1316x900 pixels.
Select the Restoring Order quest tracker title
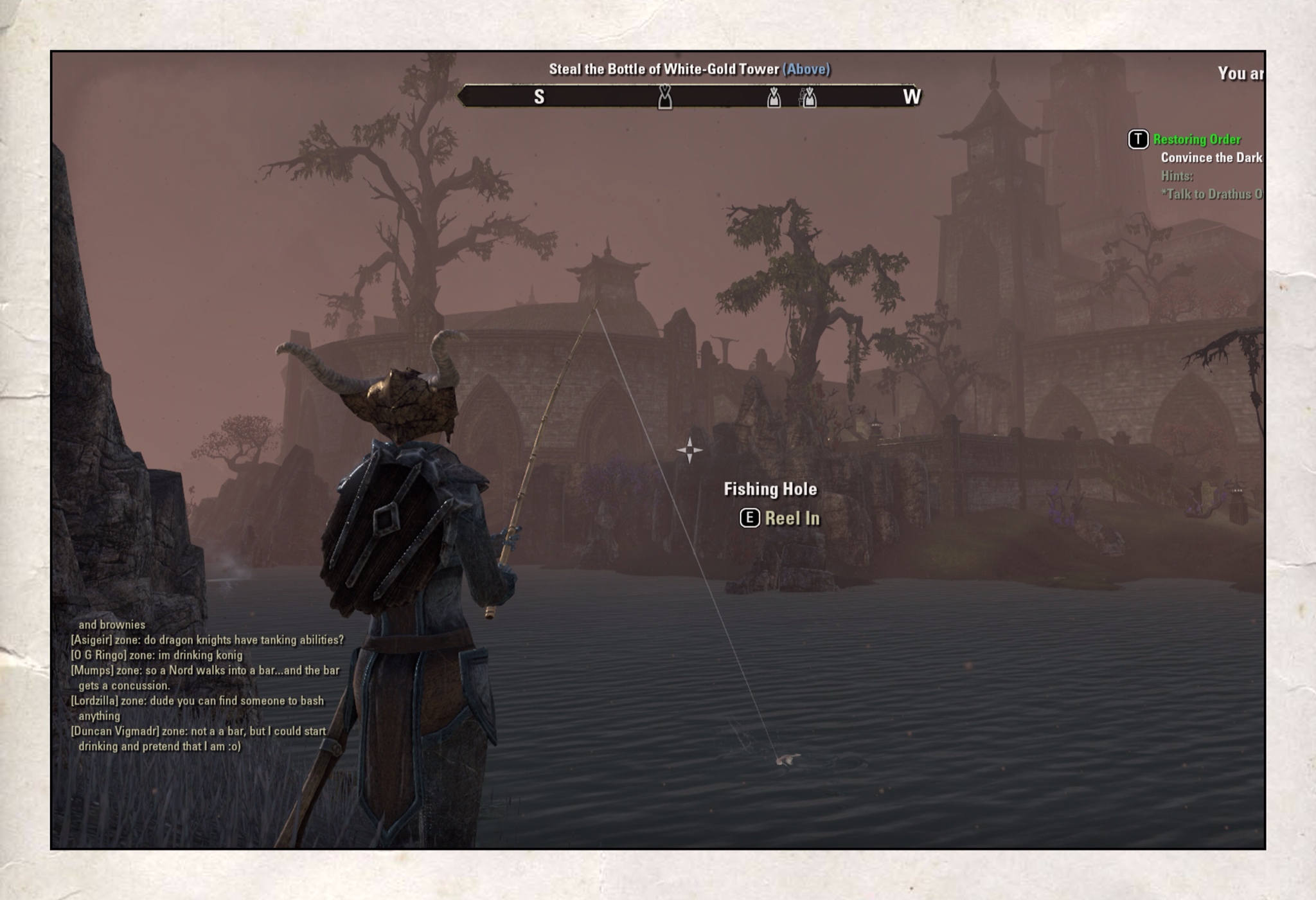(x=1196, y=139)
